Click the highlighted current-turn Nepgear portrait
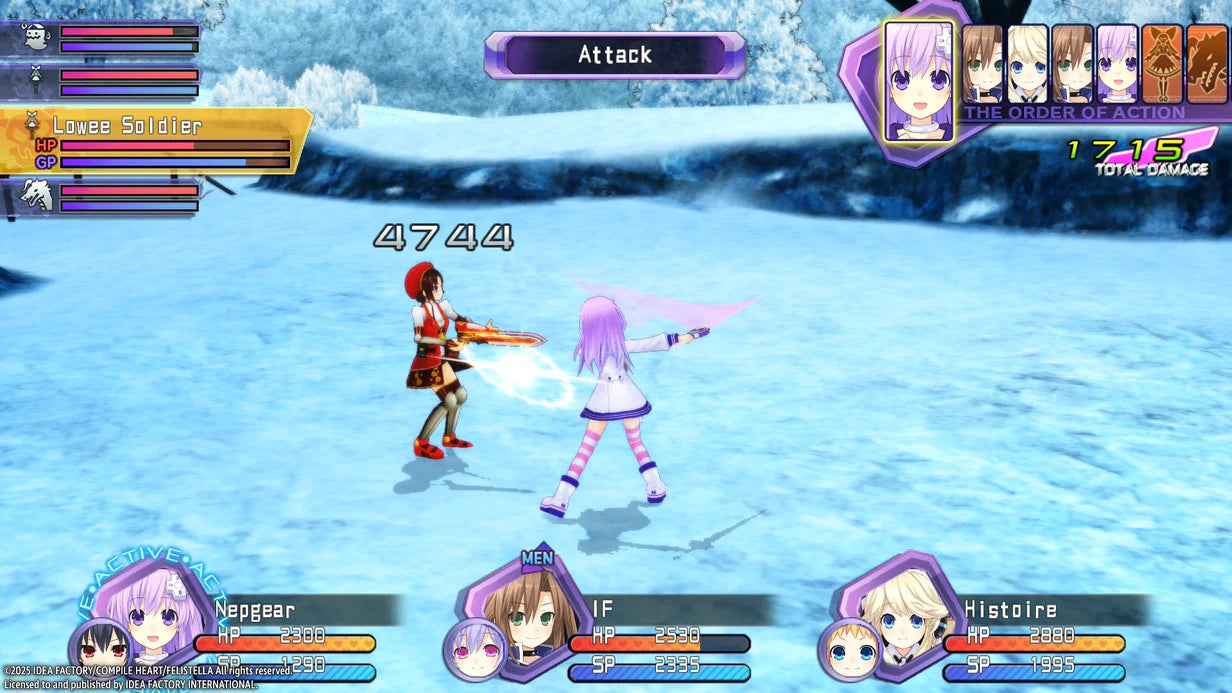The height and width of the screenshot is (693, 1232). [x=918, y=80]
